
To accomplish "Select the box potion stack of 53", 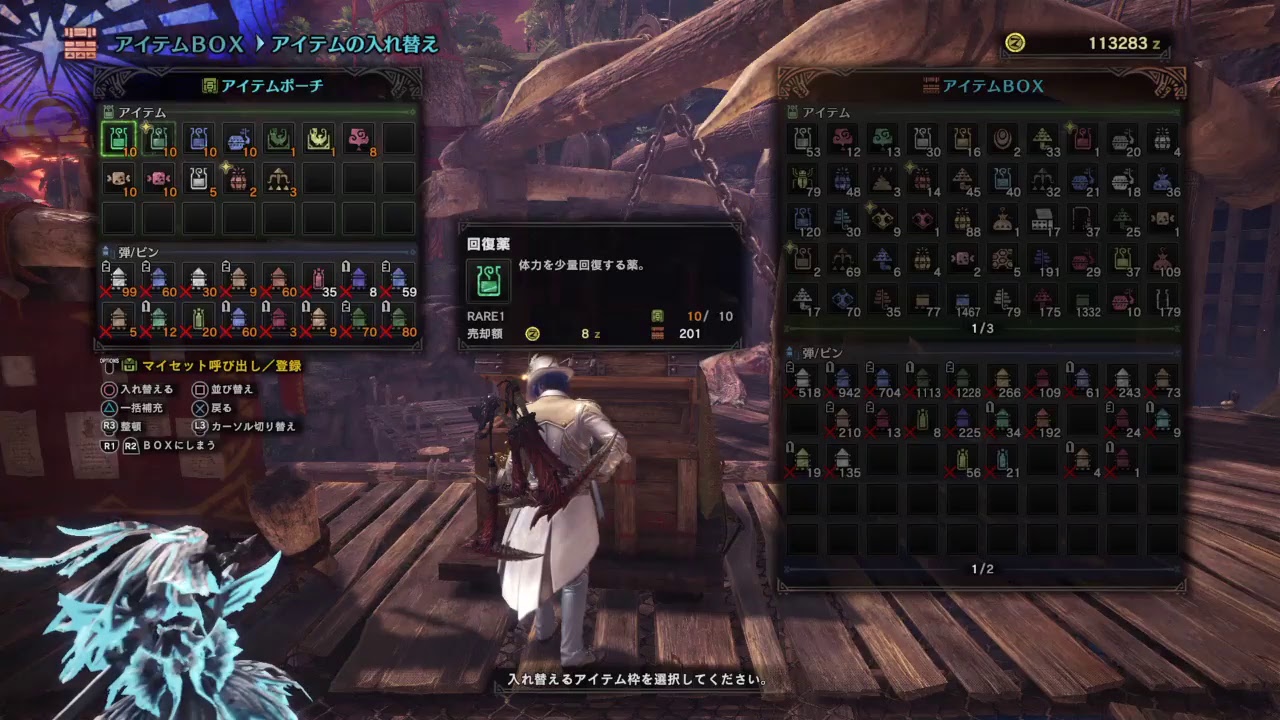I will coord(803,139).
